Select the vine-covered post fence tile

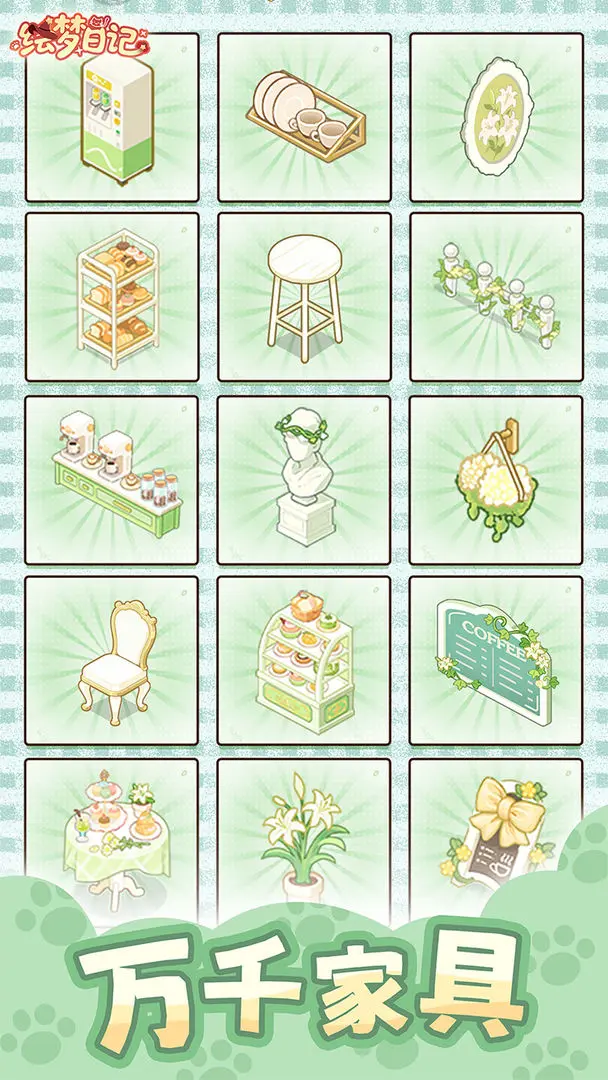point(496,298)
